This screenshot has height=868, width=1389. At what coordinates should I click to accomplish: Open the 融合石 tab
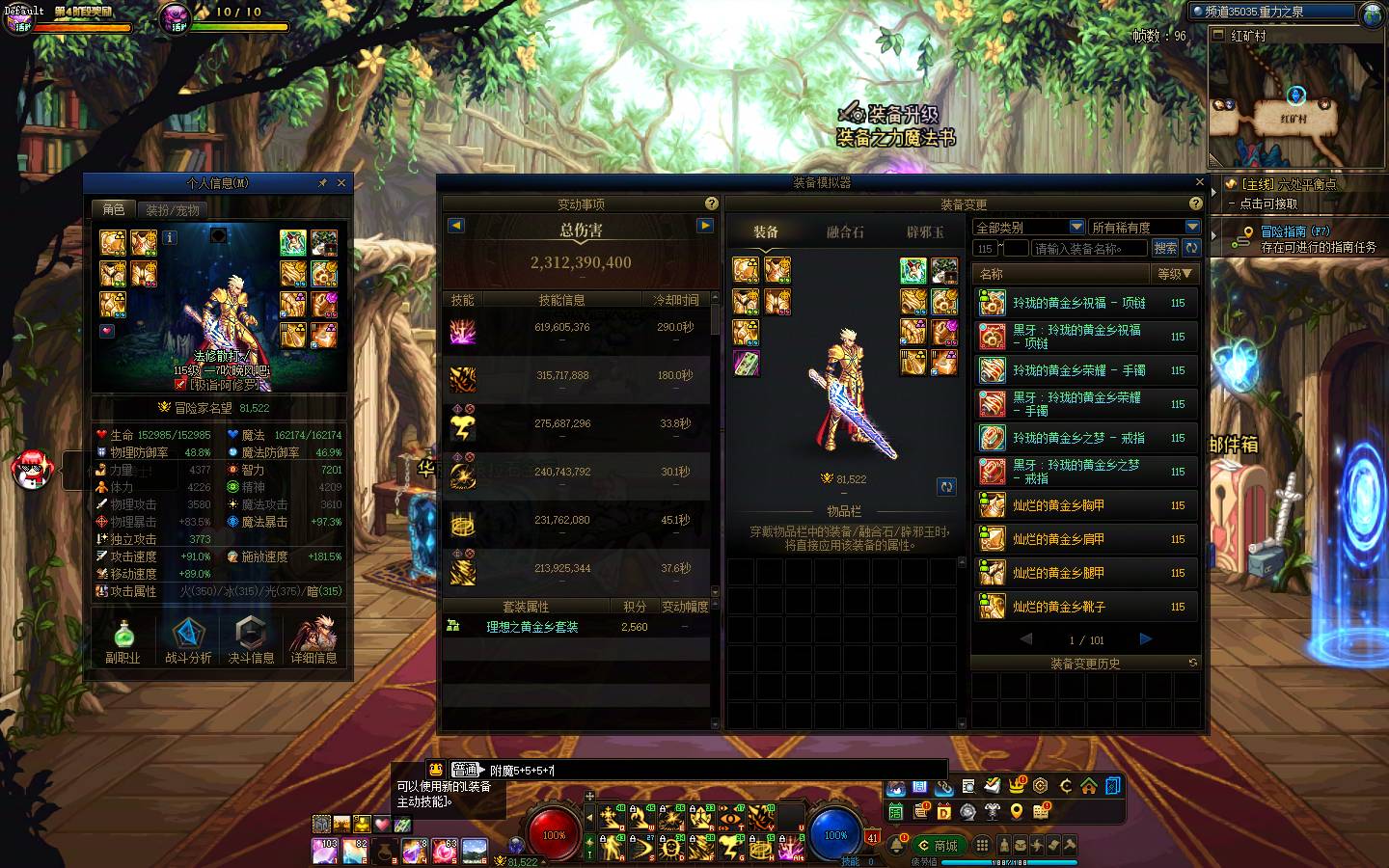click(845, 232)
